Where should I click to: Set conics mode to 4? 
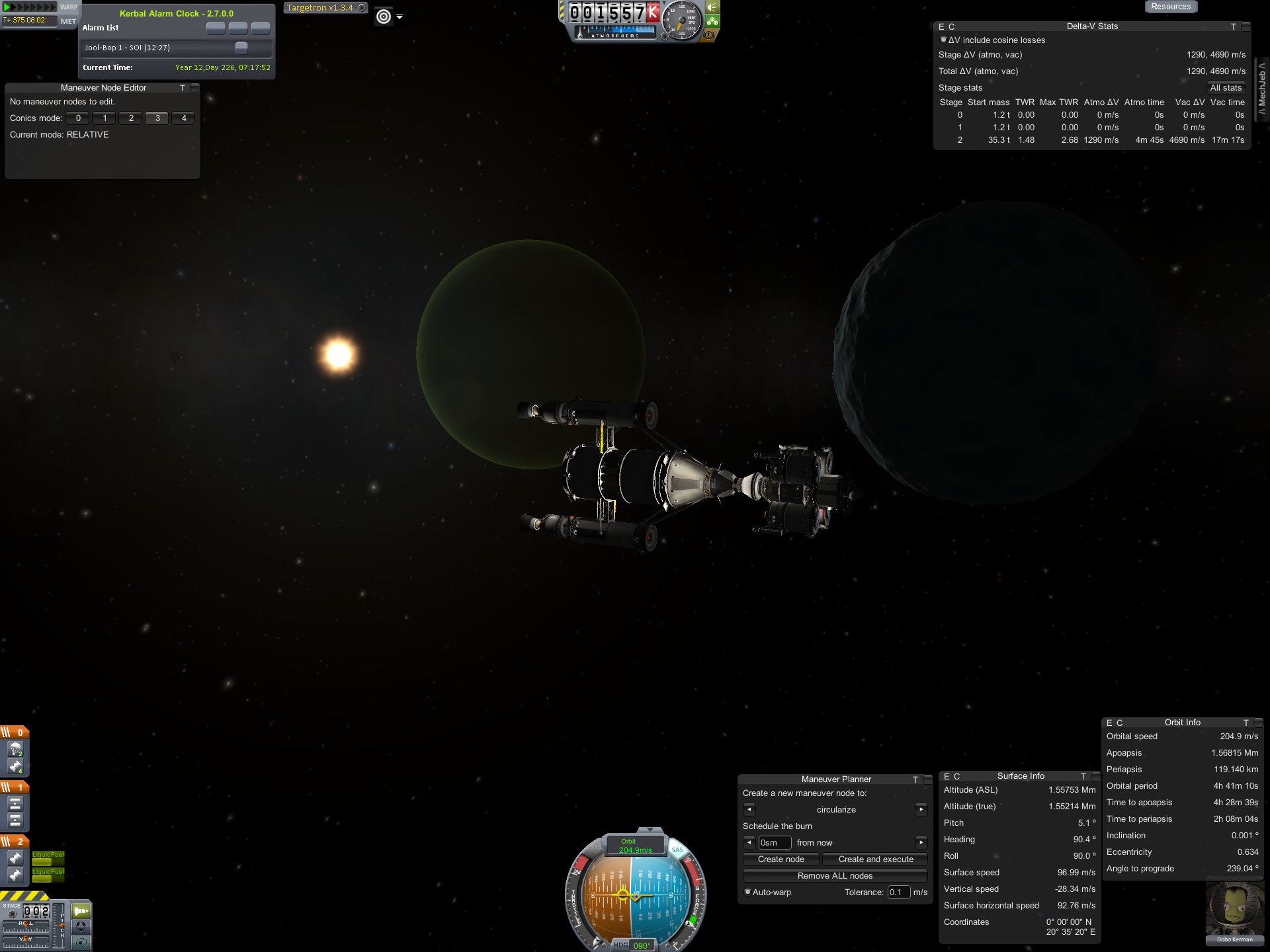(x=184, y=118)
